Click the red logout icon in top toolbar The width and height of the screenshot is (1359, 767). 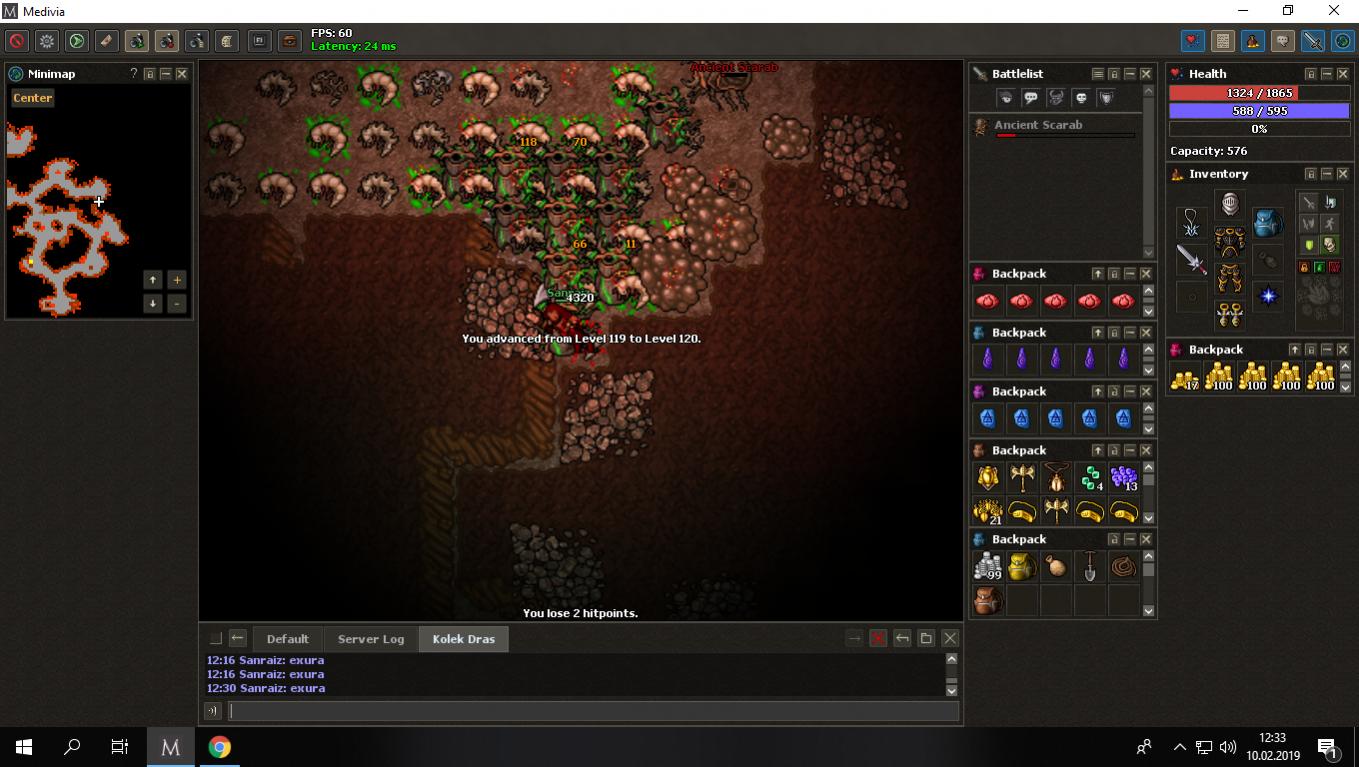tap(16, 41)
